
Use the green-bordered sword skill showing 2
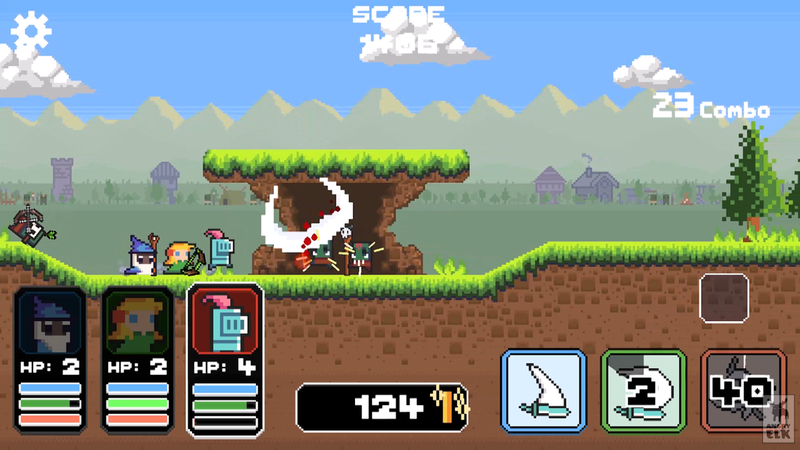(643, 391)
